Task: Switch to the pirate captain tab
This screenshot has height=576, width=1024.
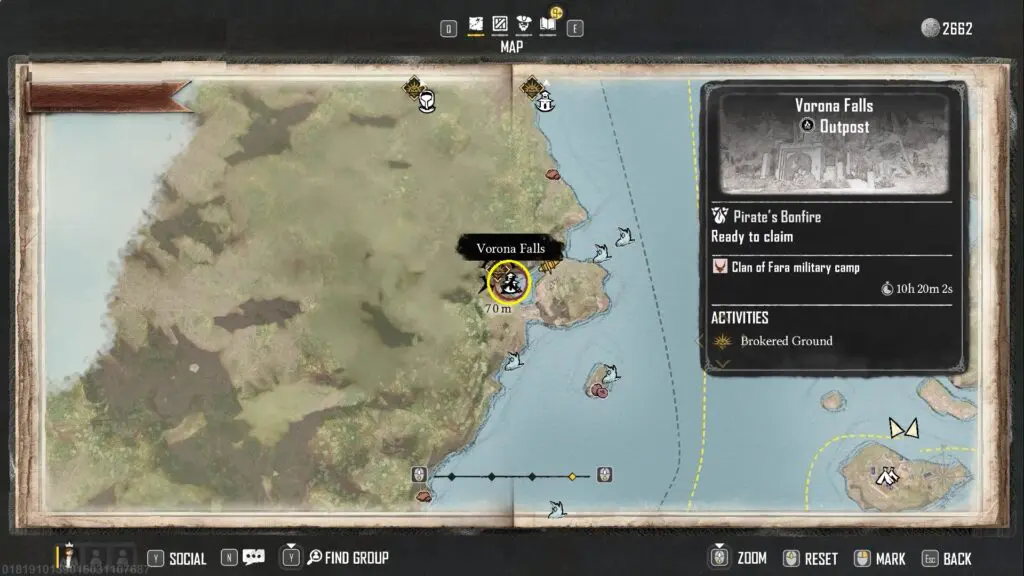Action: [523, 24]
